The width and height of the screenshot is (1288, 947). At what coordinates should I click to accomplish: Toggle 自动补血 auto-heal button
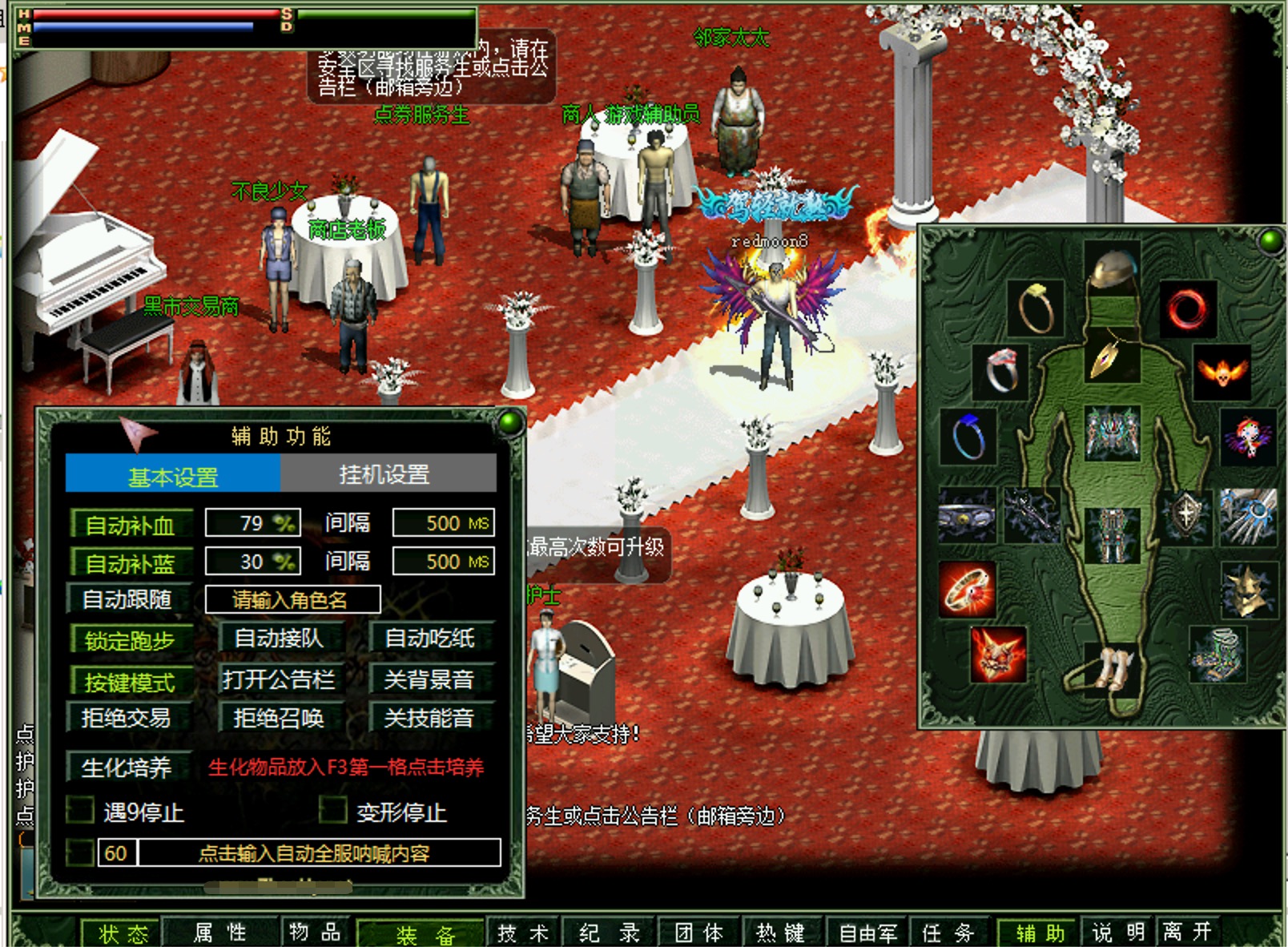pyautogui.click(x=131, y=525)
